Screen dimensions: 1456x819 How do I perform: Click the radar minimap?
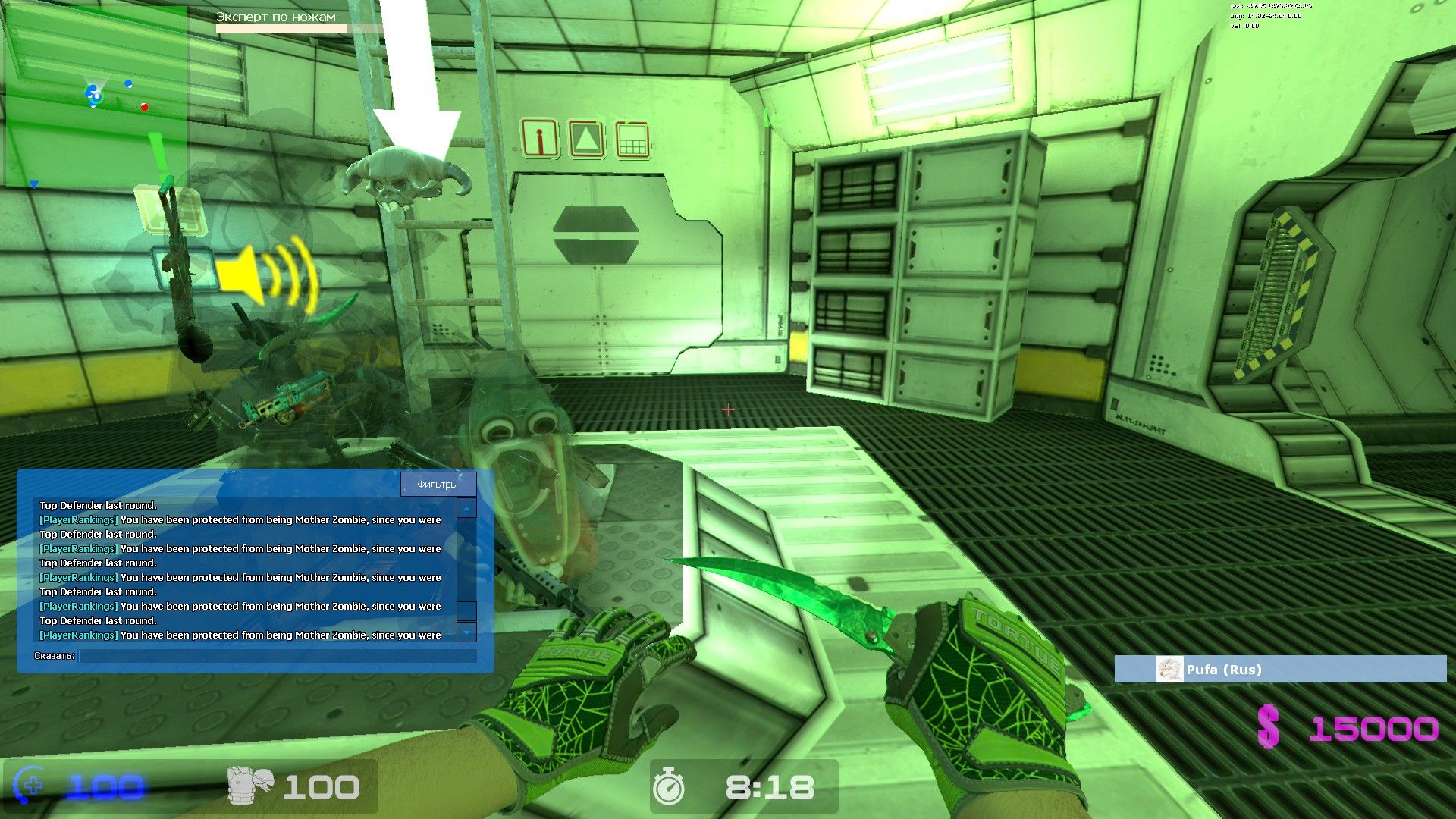click(x=96, y=97)
